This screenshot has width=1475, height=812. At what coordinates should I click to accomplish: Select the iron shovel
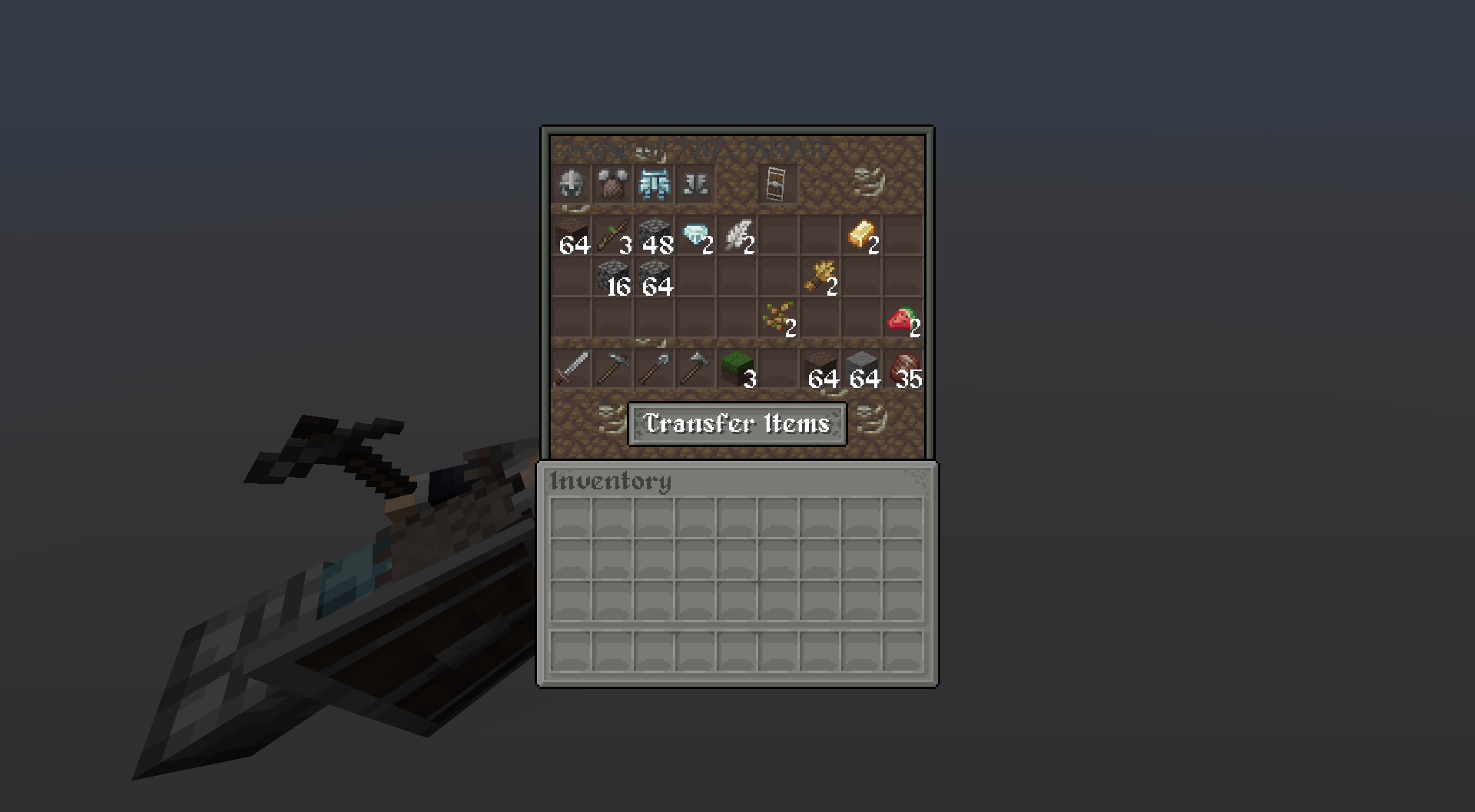point(653,369)
